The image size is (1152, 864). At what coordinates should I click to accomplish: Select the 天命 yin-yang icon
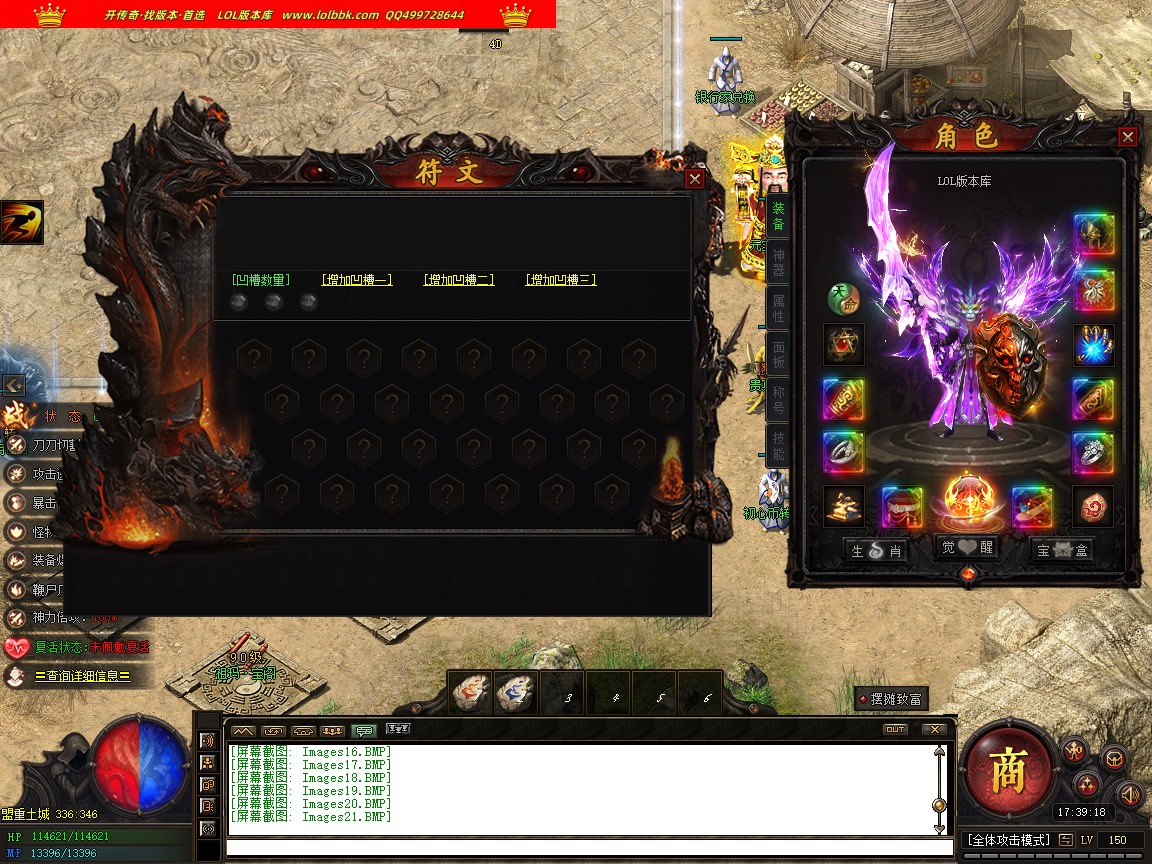click(843, 298)
